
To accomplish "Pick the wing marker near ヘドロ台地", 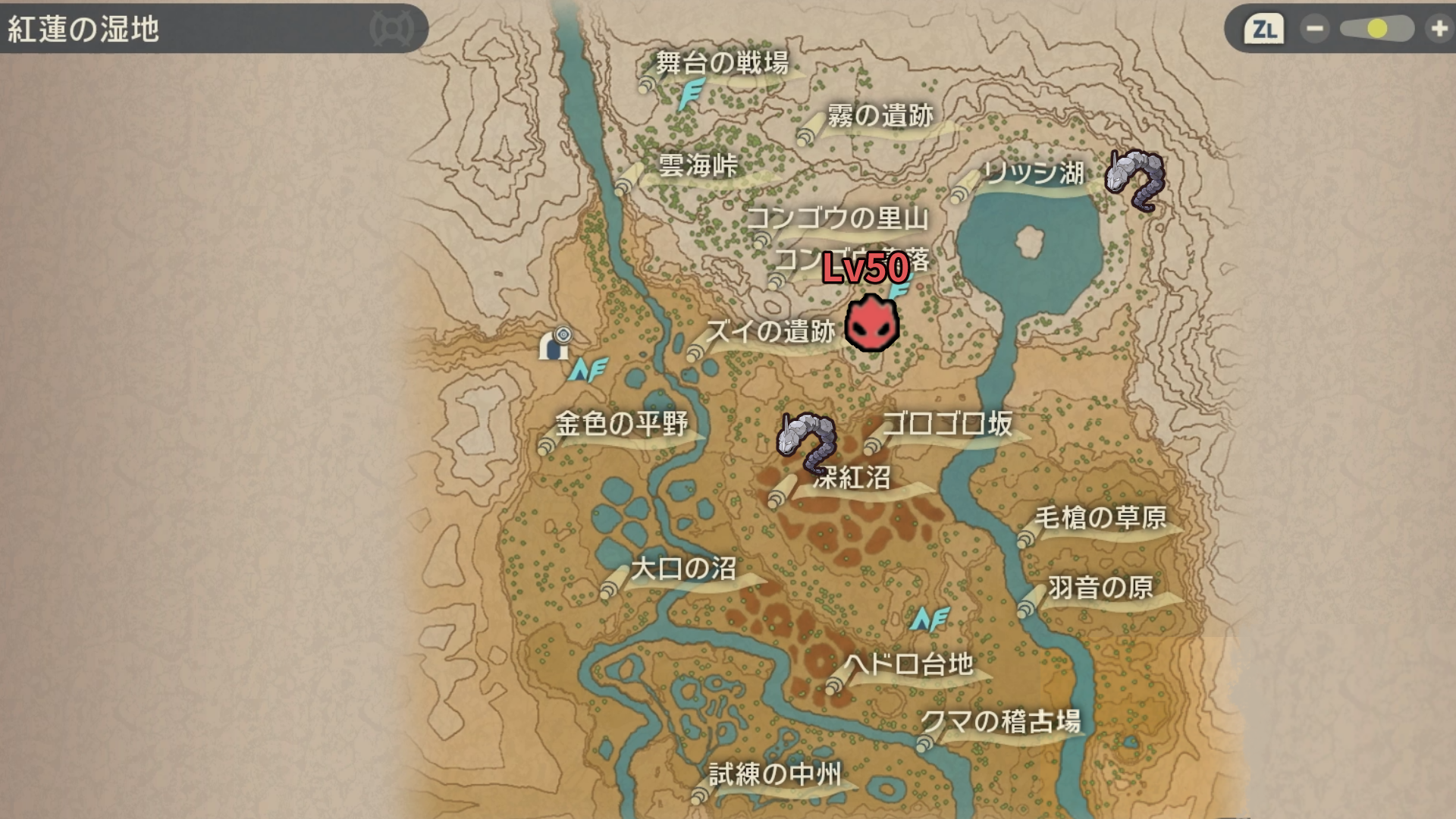I will coord(930,620).
